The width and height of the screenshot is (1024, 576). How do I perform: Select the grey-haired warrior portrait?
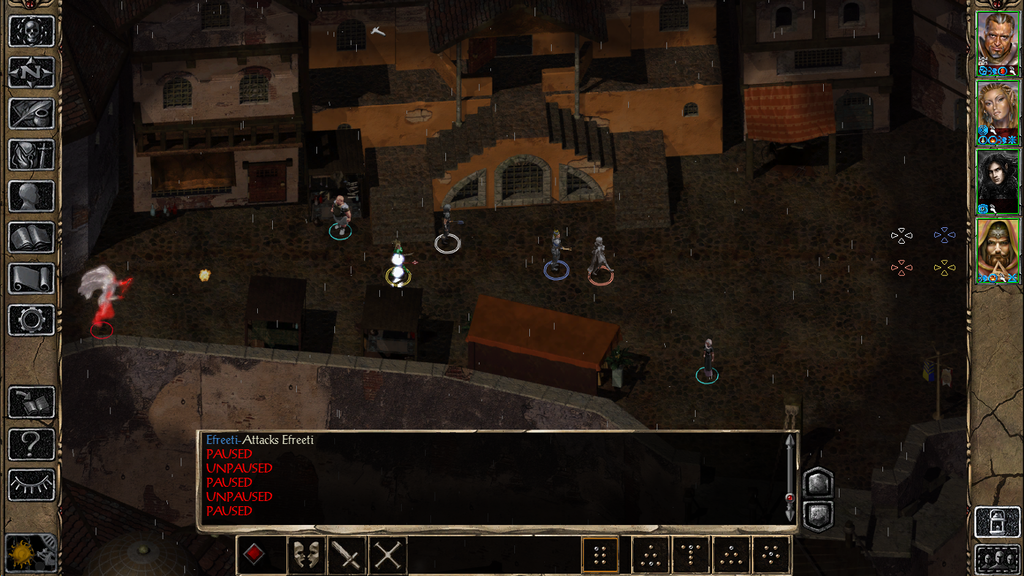pyautogui.click(x=997, y=39)
